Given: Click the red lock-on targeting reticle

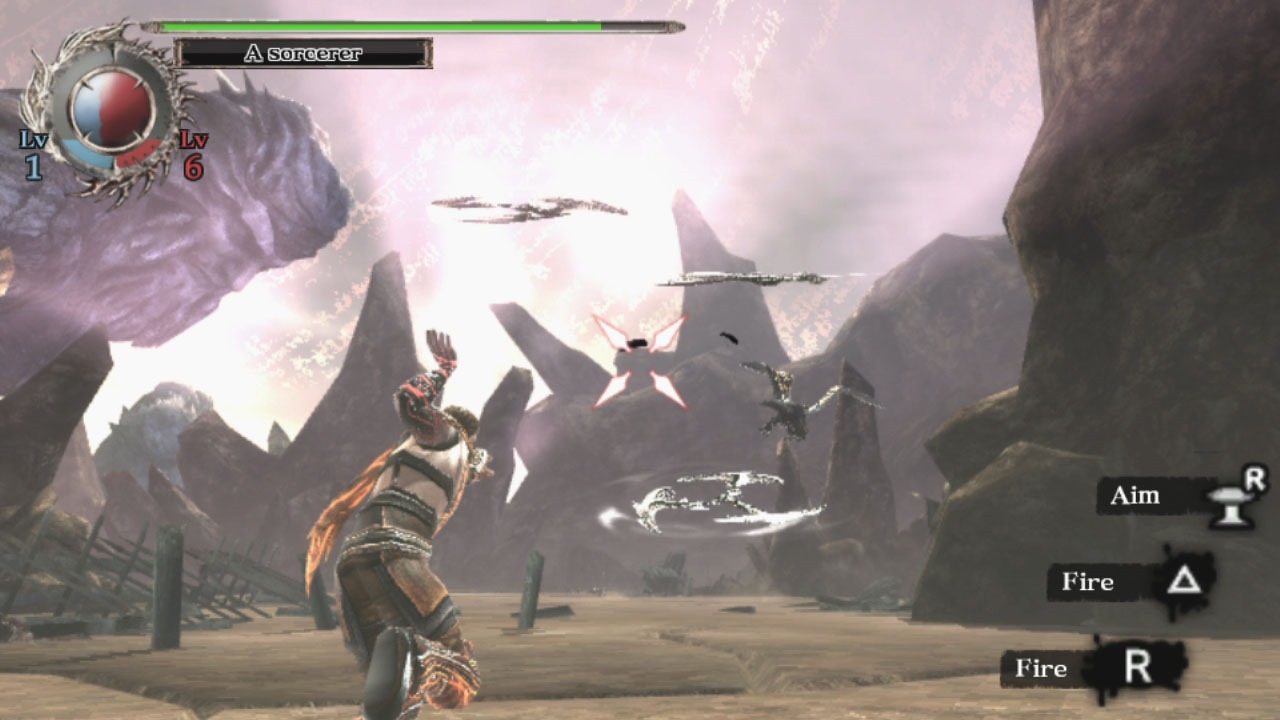Looking at the screenshot, I should pyautogui.click(x=640, y=361).
